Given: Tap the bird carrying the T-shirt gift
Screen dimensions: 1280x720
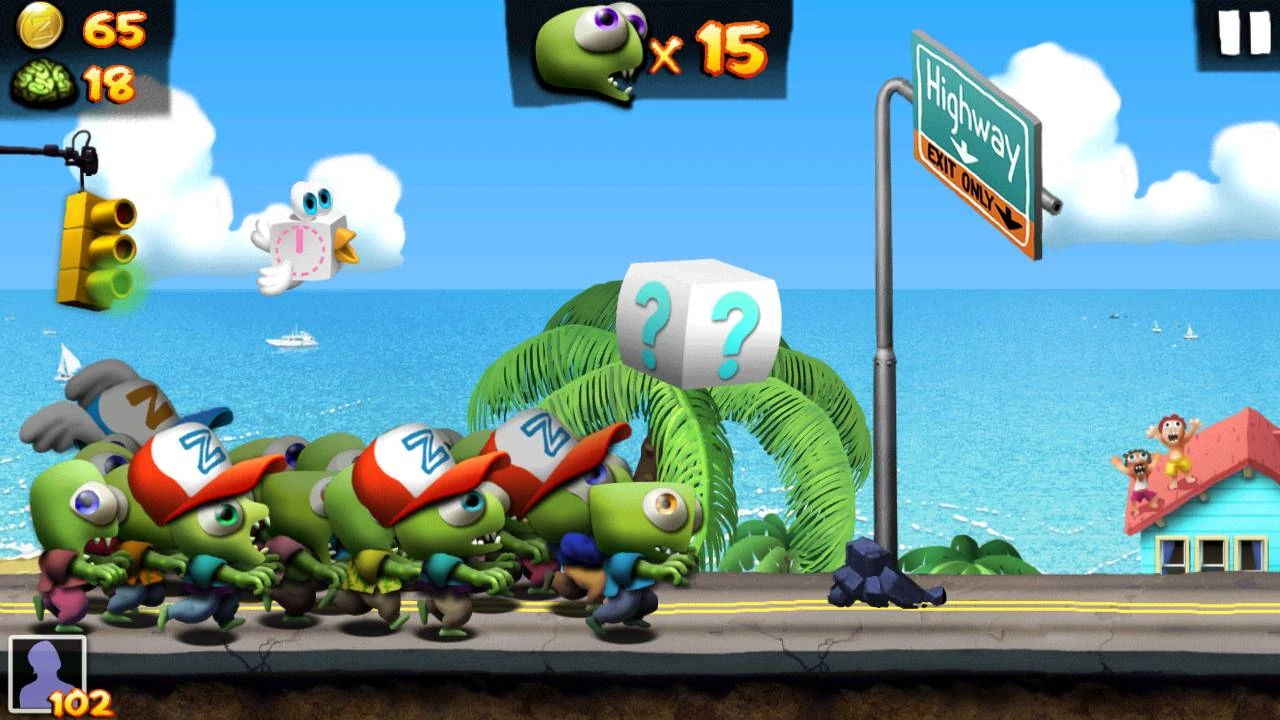Looking at the screenshot, I should pyautogui.click(x=300, y=240).
